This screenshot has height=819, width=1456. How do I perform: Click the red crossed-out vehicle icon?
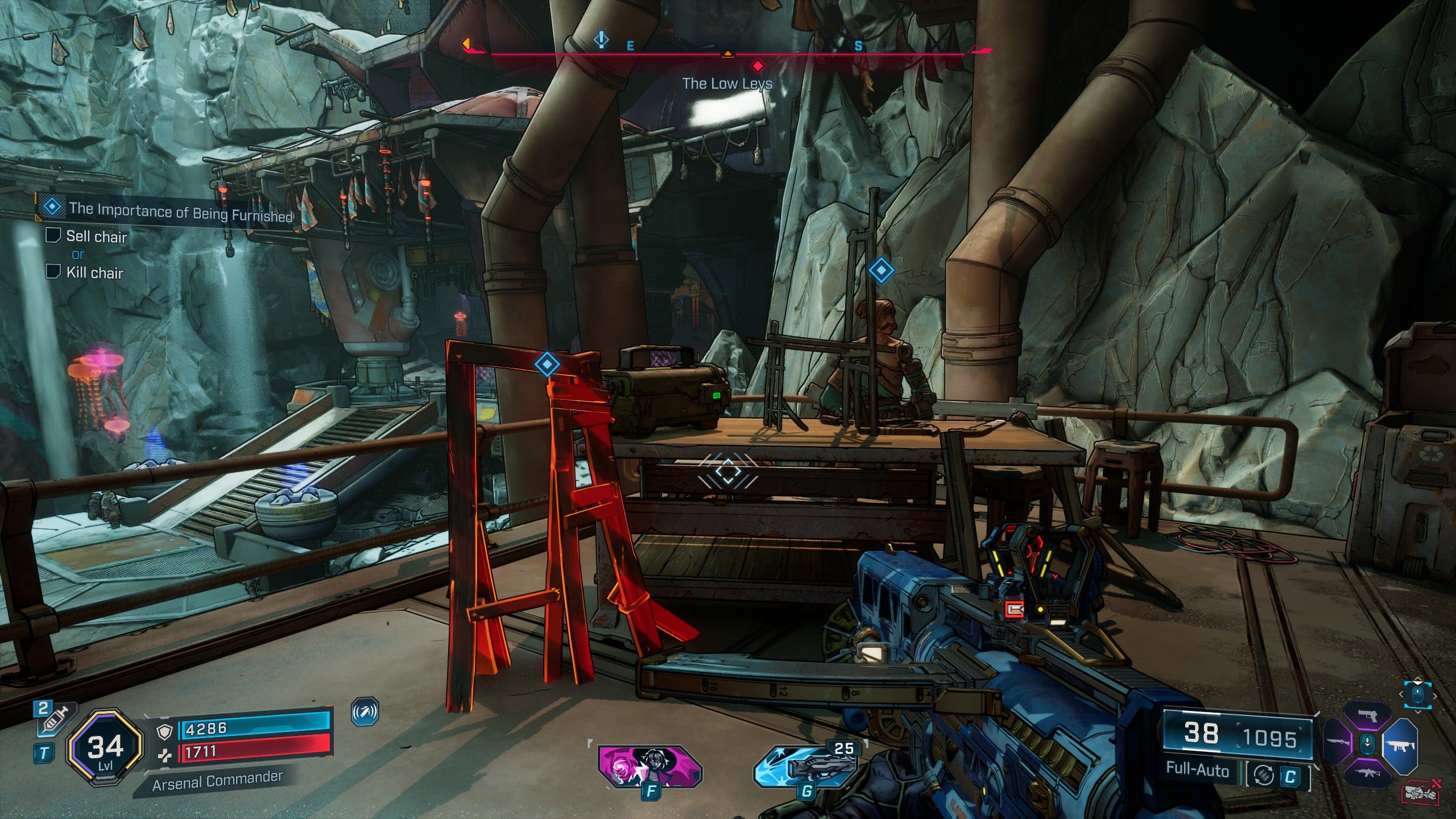(1420, 791)
